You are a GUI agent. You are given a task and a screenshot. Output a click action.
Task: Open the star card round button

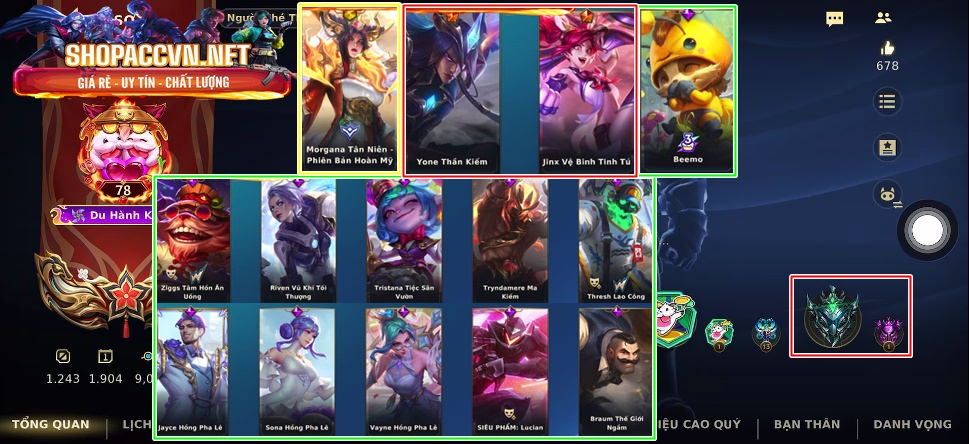click(887, 147)
